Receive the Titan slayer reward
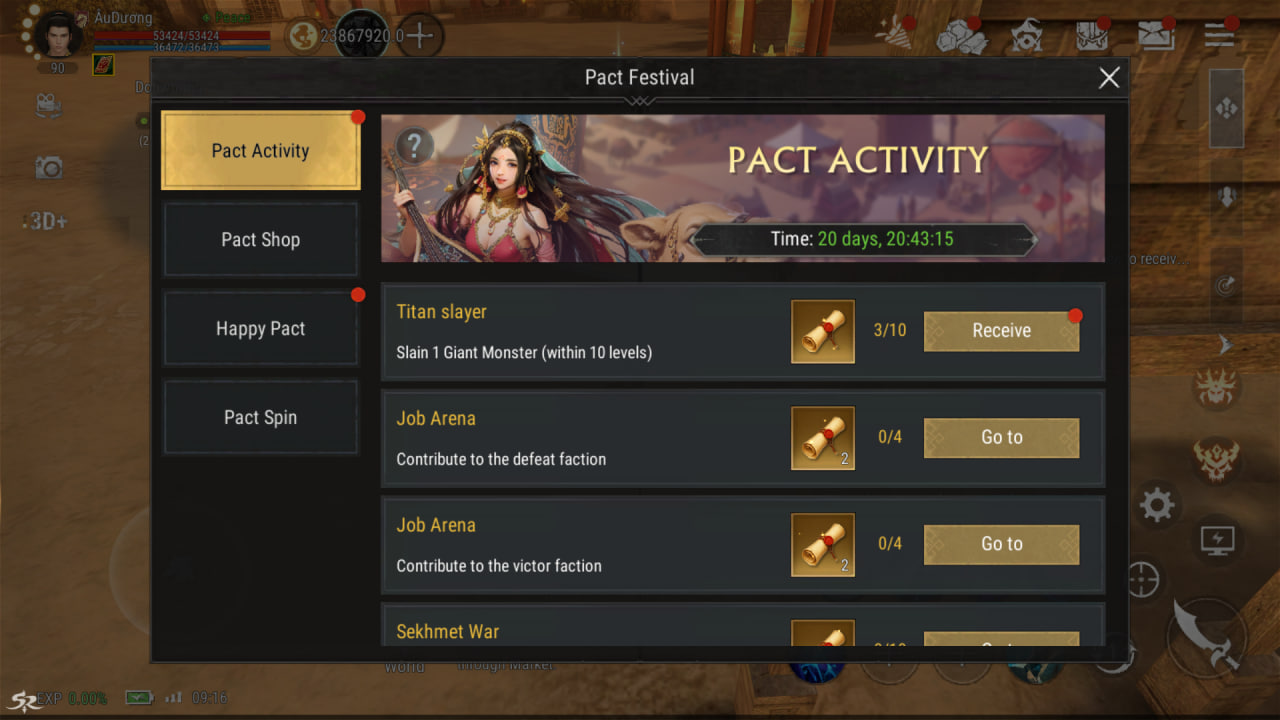The width and height of the screenshot is (1280, 720). pyautogui.click(x=1001, y=331)
